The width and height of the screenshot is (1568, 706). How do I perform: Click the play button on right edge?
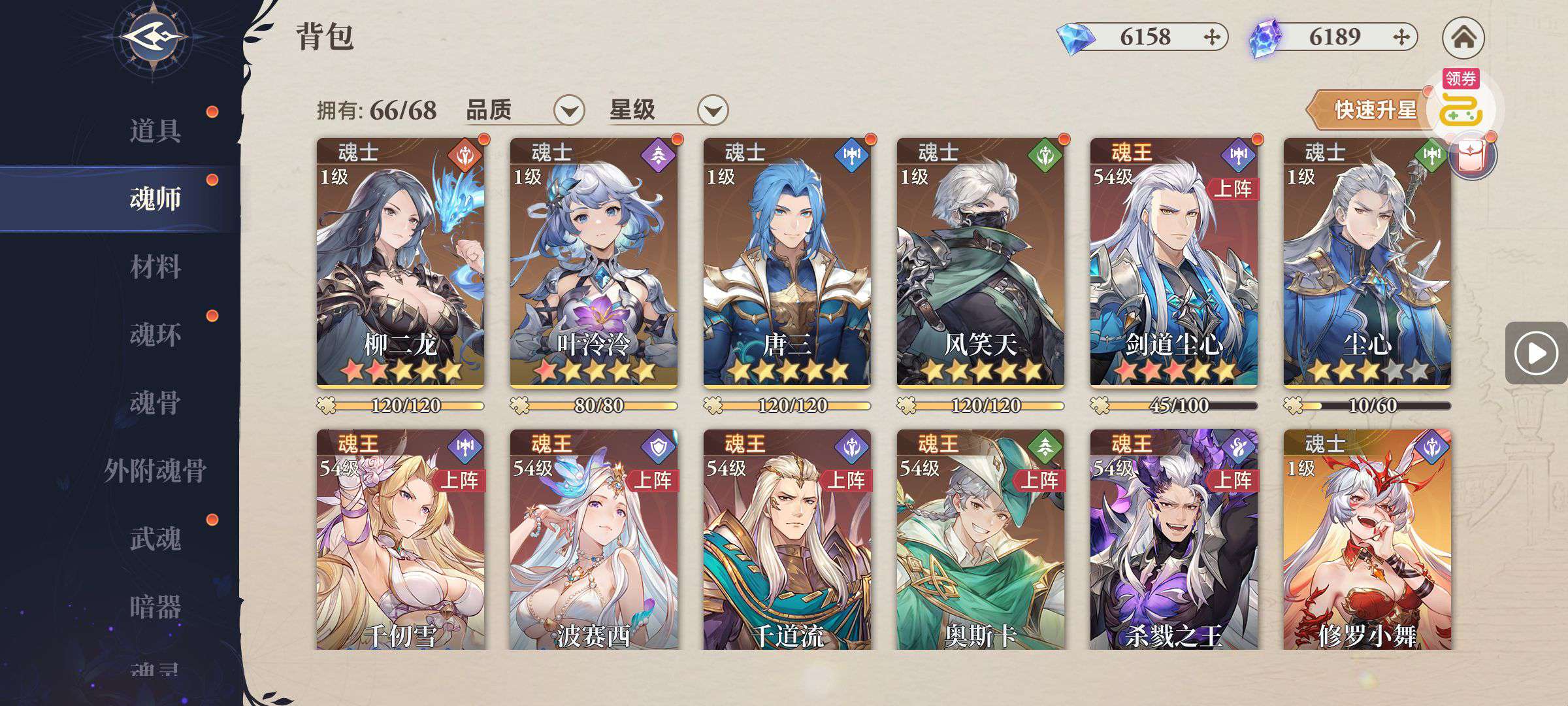click(1535, 353)
